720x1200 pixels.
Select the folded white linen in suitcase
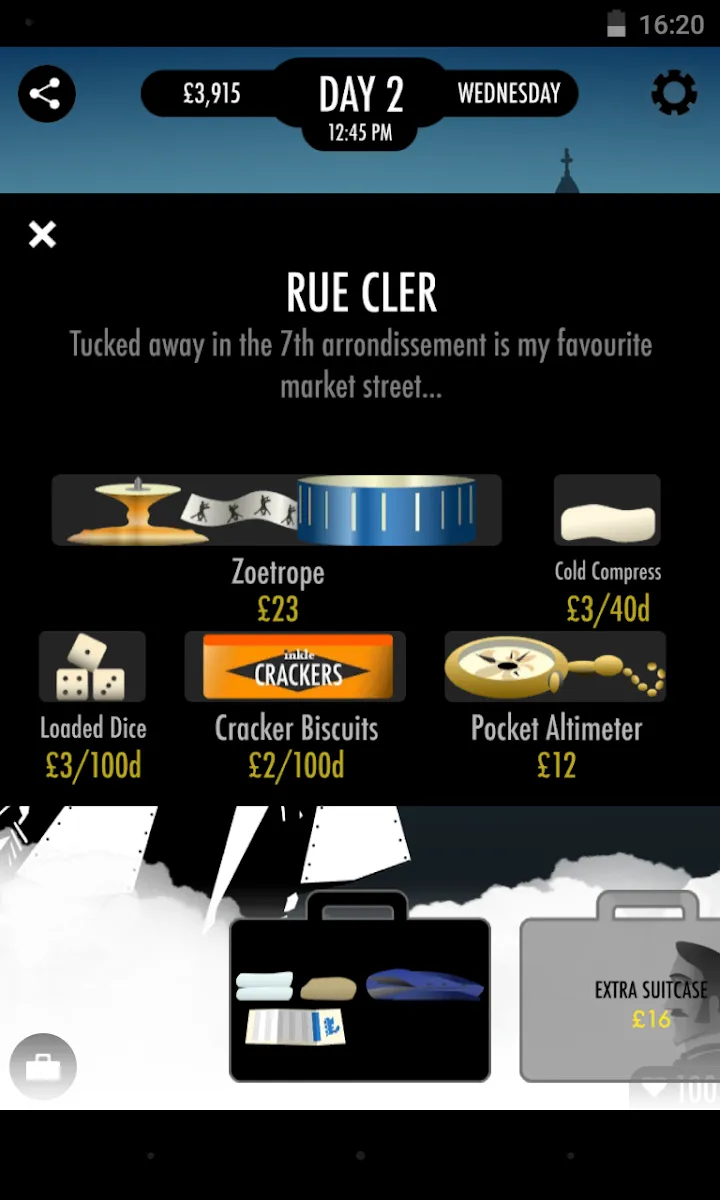pyautogui.click(x=264, y=986)
